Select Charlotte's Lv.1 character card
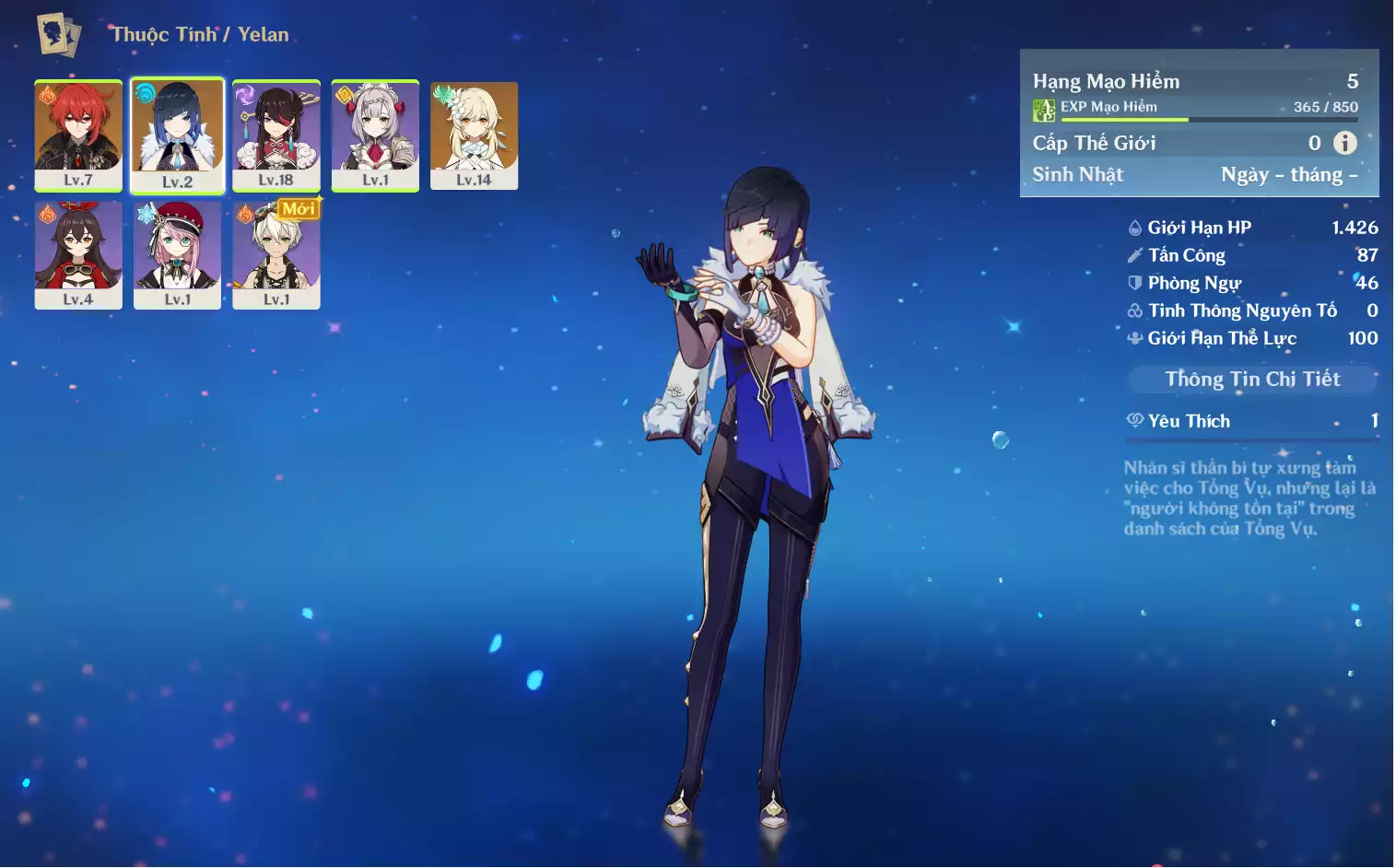Screen dimensions: 1396x868 (x=177, y=254)
